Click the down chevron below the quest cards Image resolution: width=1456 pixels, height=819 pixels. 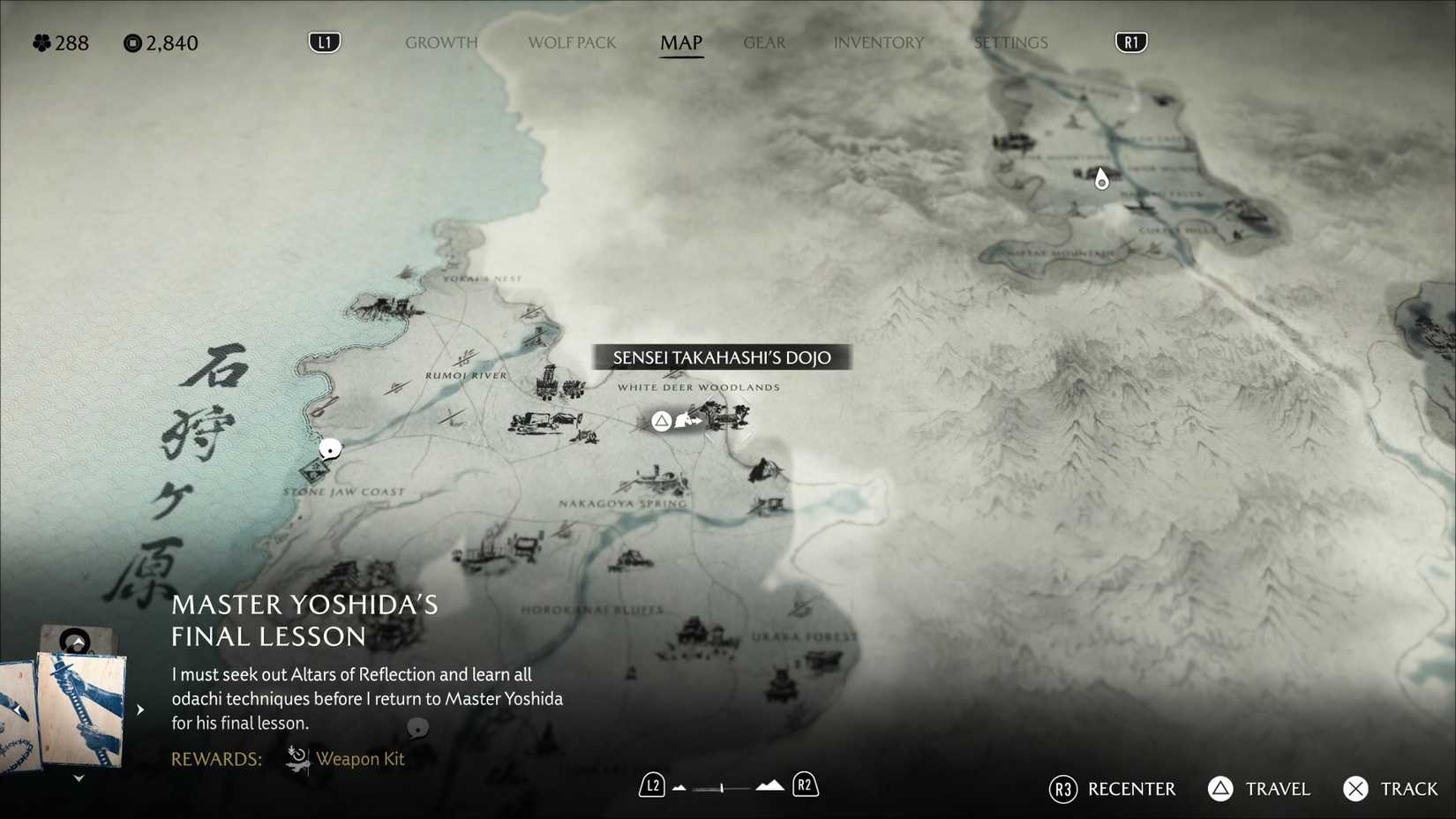point(79,778)
